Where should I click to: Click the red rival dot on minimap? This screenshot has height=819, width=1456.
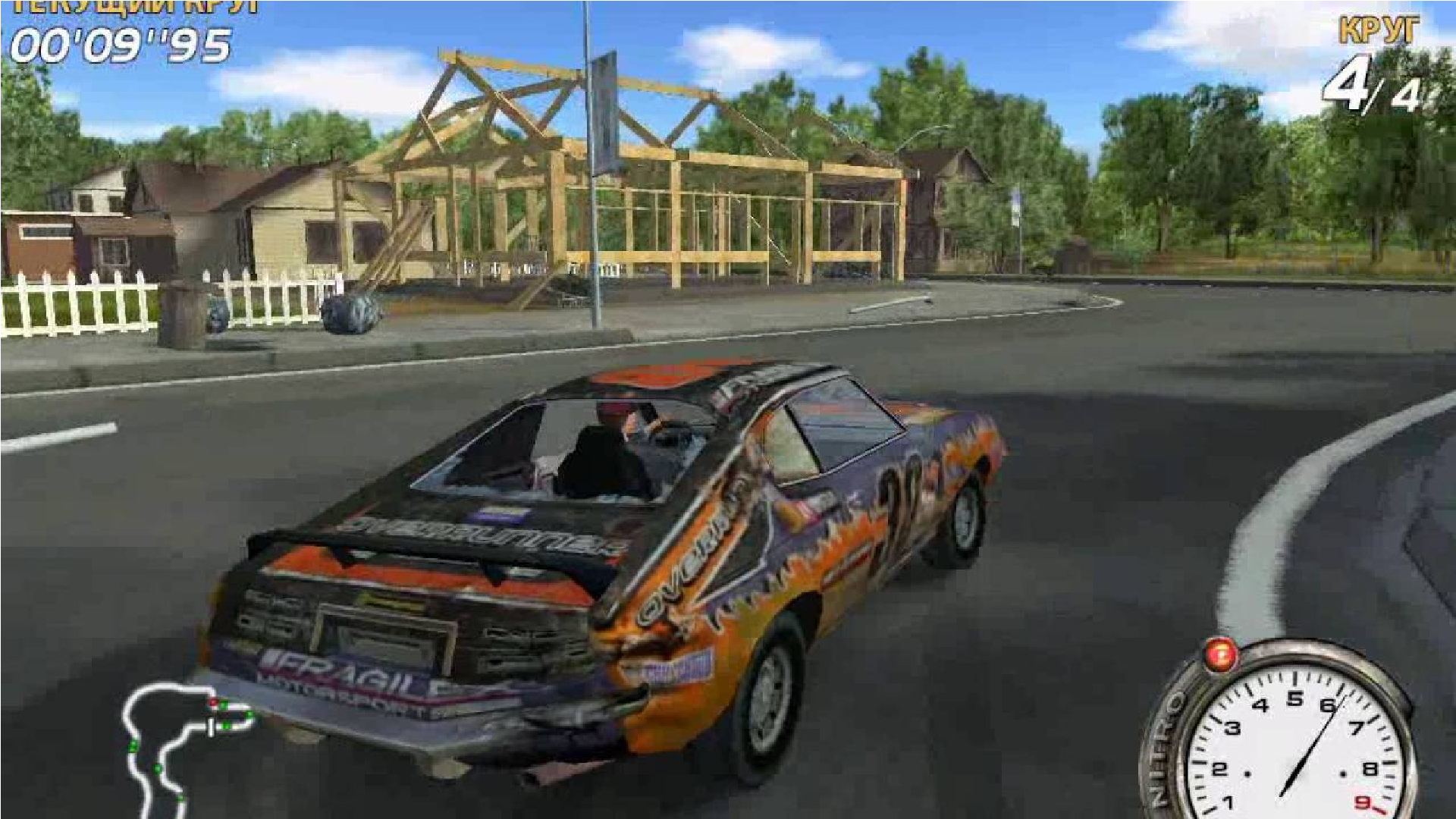[x=213, y=702]
